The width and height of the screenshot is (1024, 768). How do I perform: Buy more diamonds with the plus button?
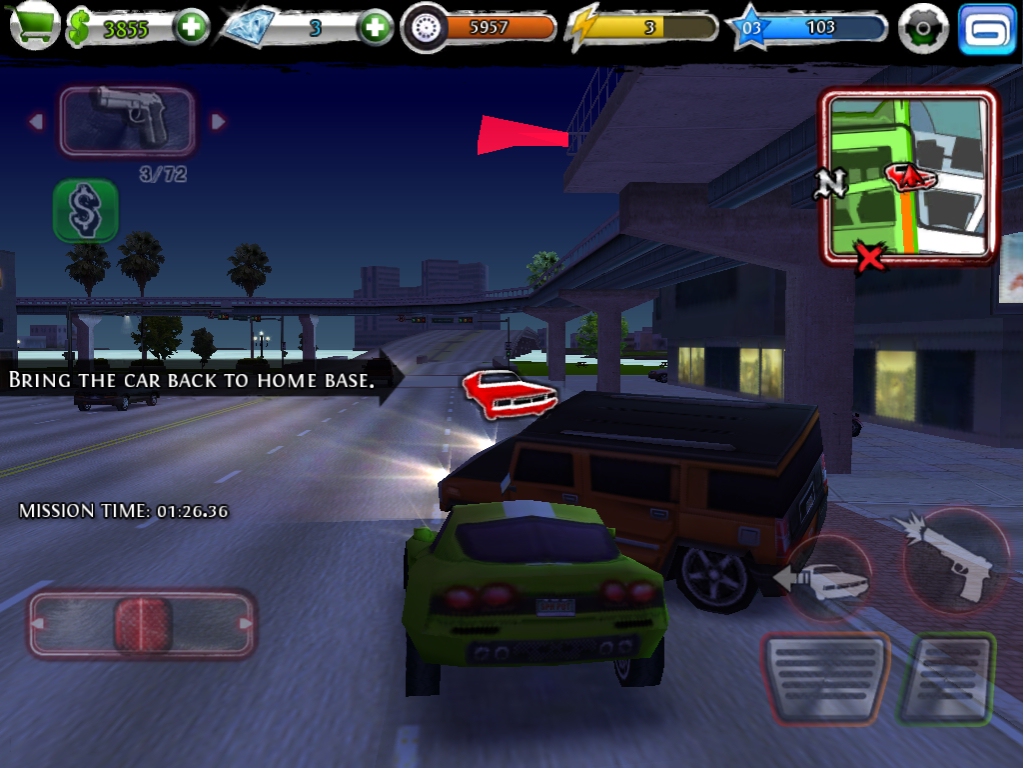[376, 27]
